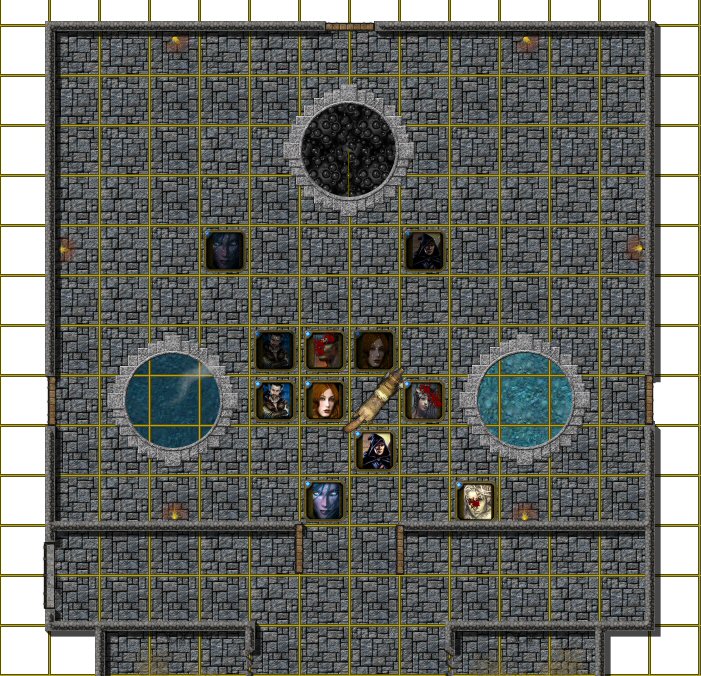This screenshot has width=701, height=676.
Task: Choose the bright red-haired woman token
Action: click(x=324, y=400)
